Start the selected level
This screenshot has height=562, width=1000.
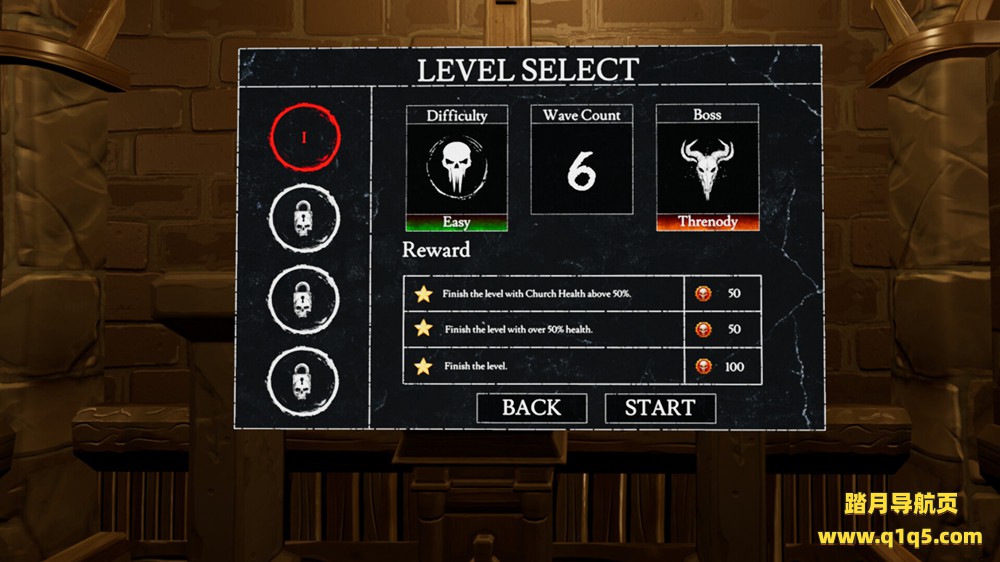660,408
